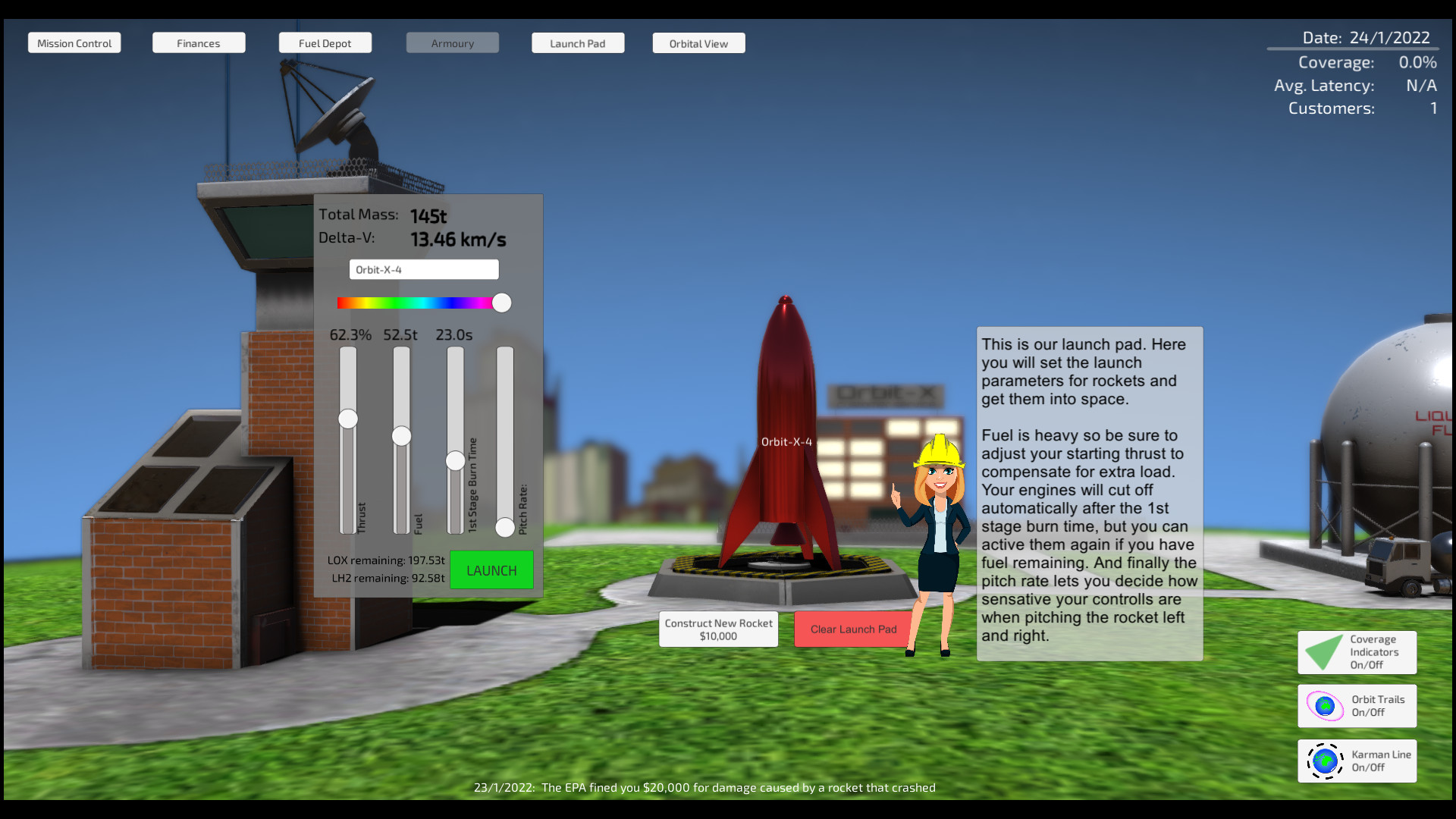Switch to Orbital View
Viewport: 1456px width, 819px height.
[x=698, y=42]
